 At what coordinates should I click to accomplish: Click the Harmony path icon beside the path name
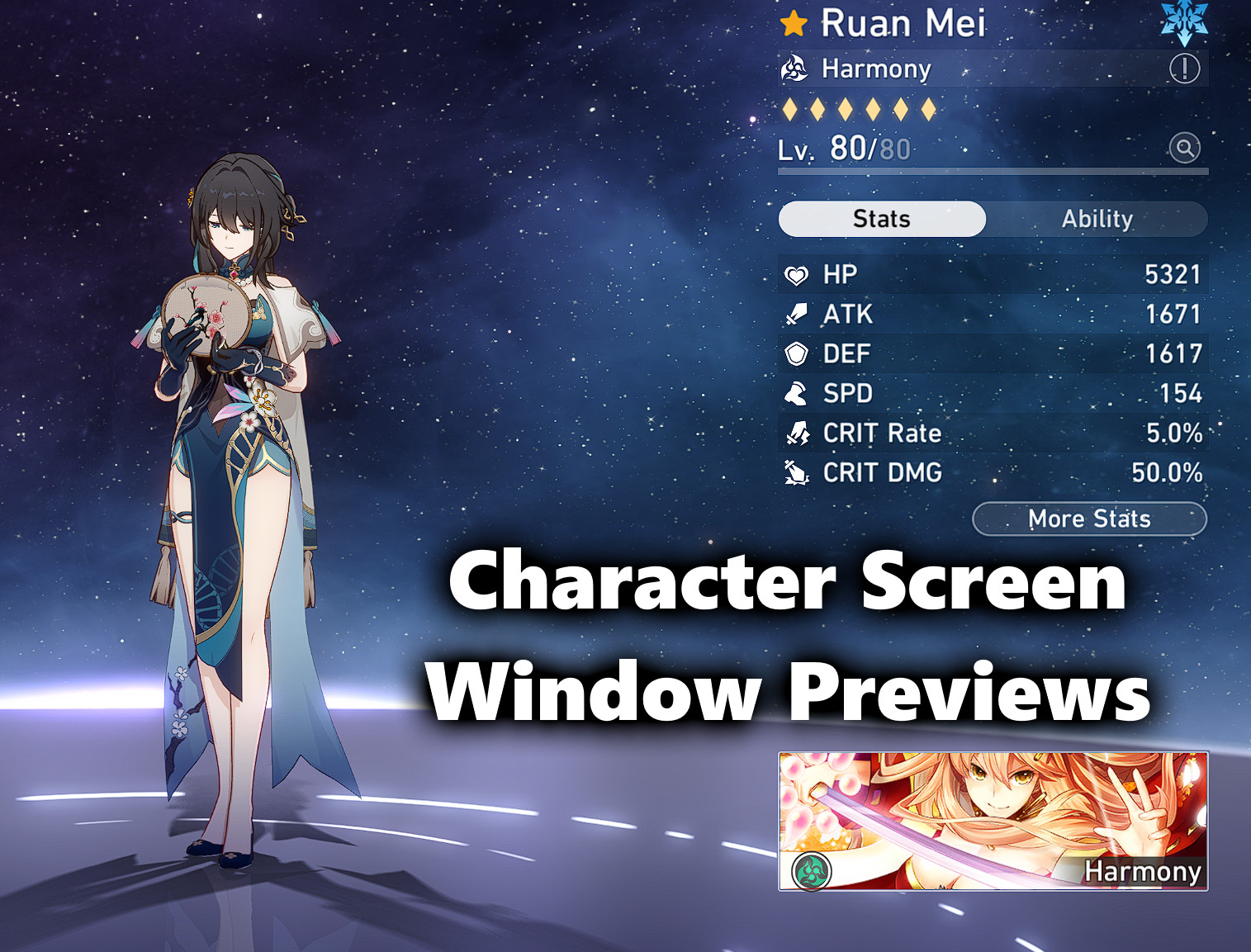795,69
